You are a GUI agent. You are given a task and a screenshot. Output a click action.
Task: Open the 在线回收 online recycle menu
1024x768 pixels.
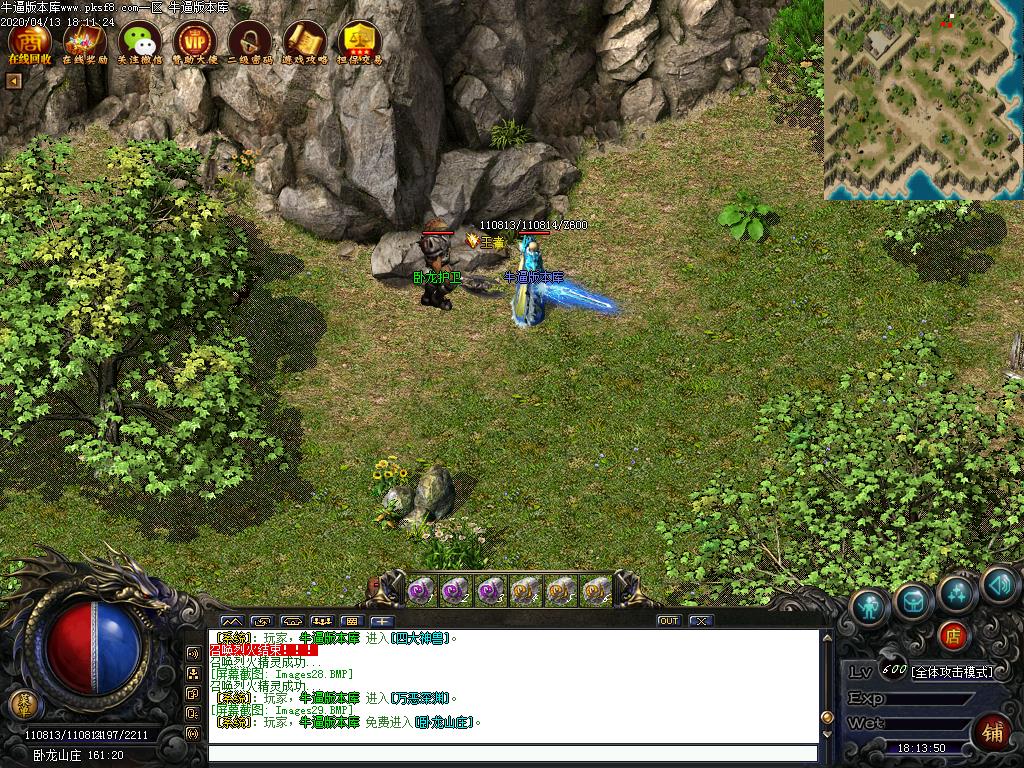30,42
